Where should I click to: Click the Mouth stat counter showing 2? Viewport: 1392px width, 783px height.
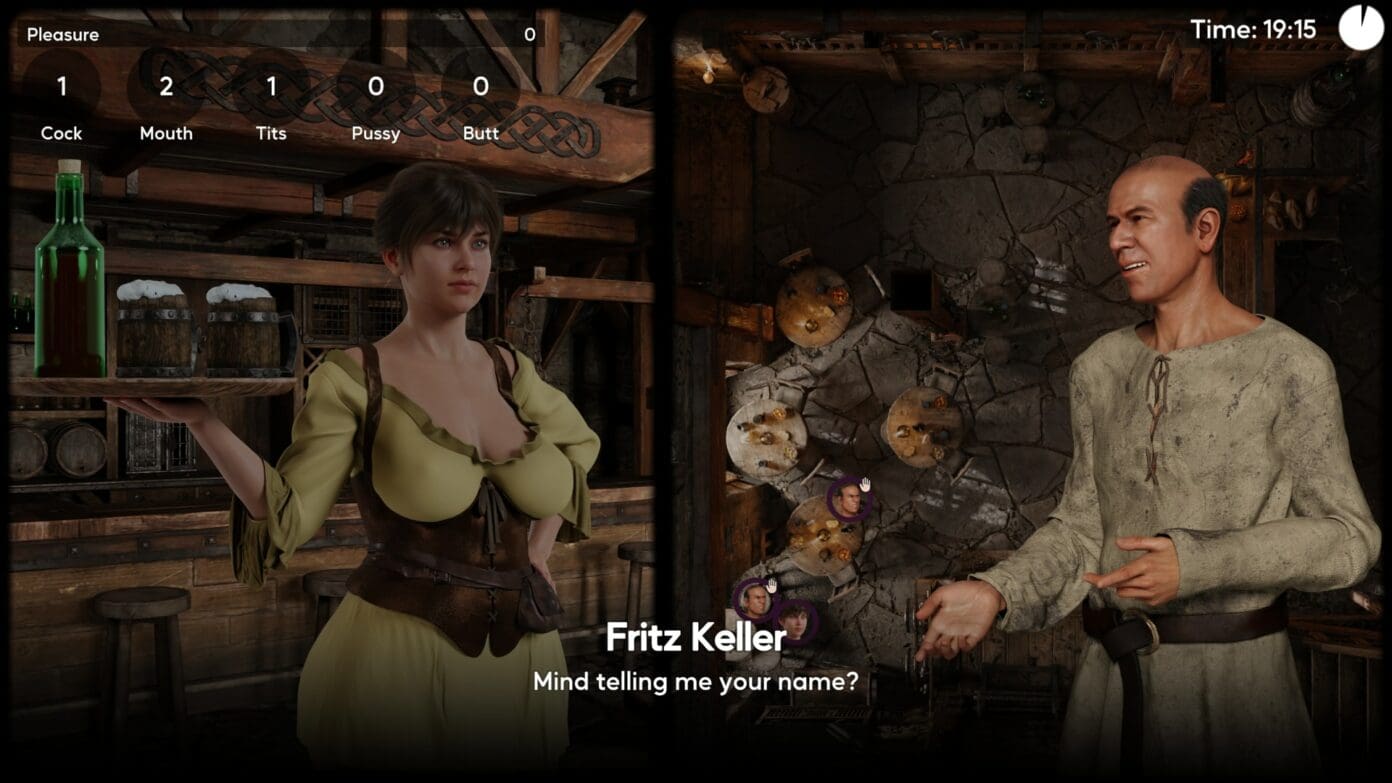coord(166,88)
